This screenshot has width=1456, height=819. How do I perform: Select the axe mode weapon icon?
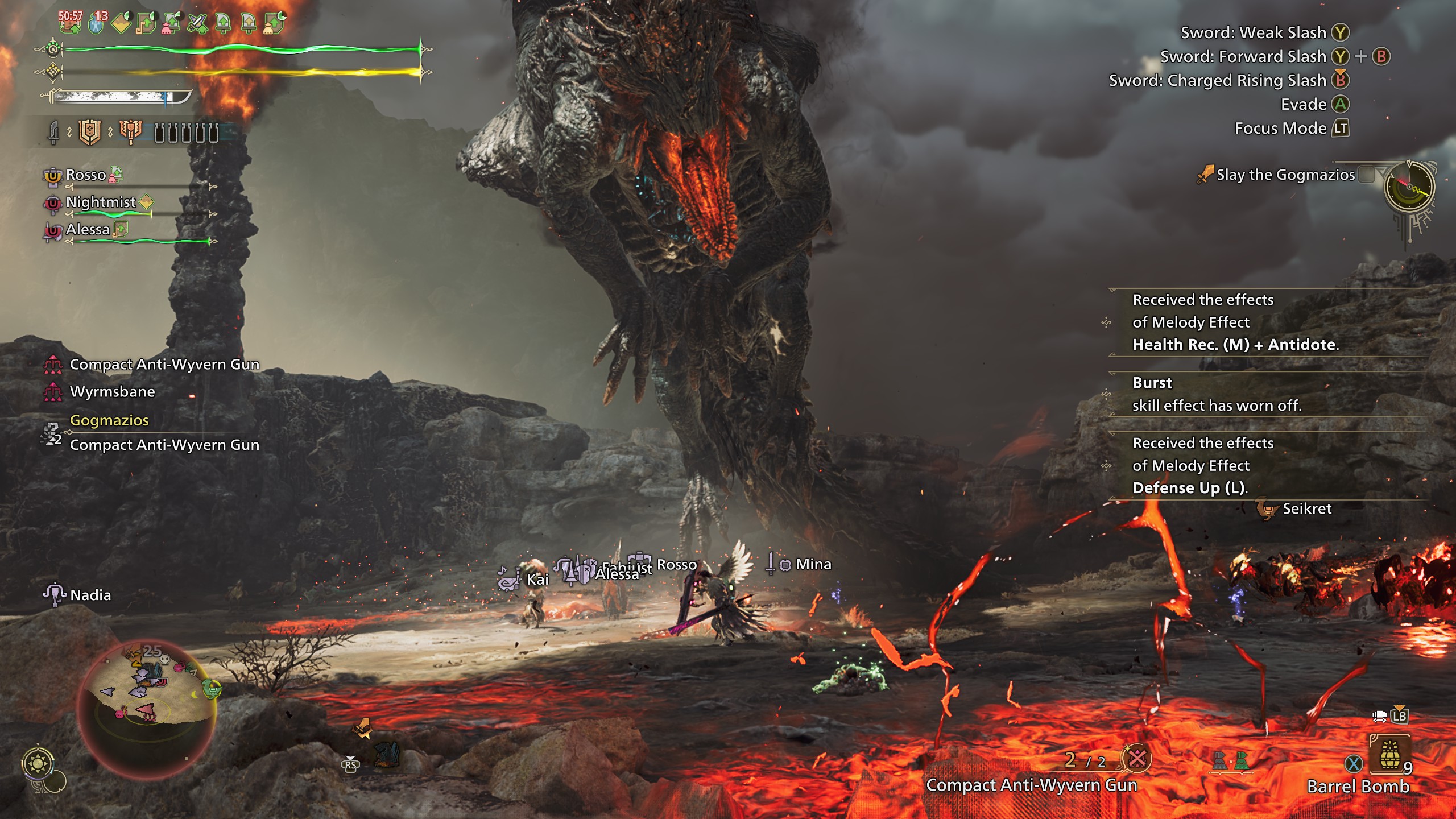130,133
